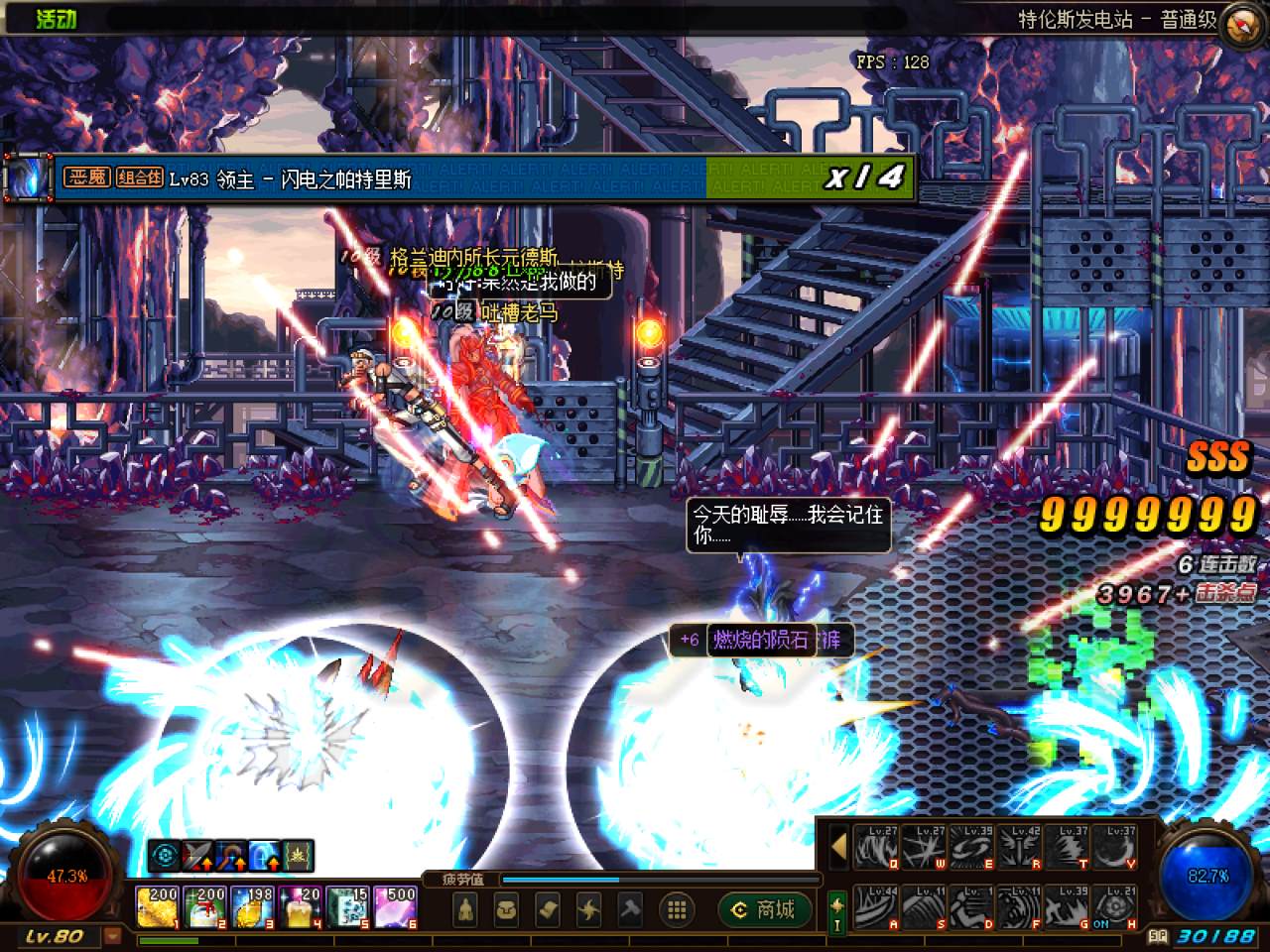
Task: Click the compass icon beside the dungeon name
Action: click(1244, 22)
